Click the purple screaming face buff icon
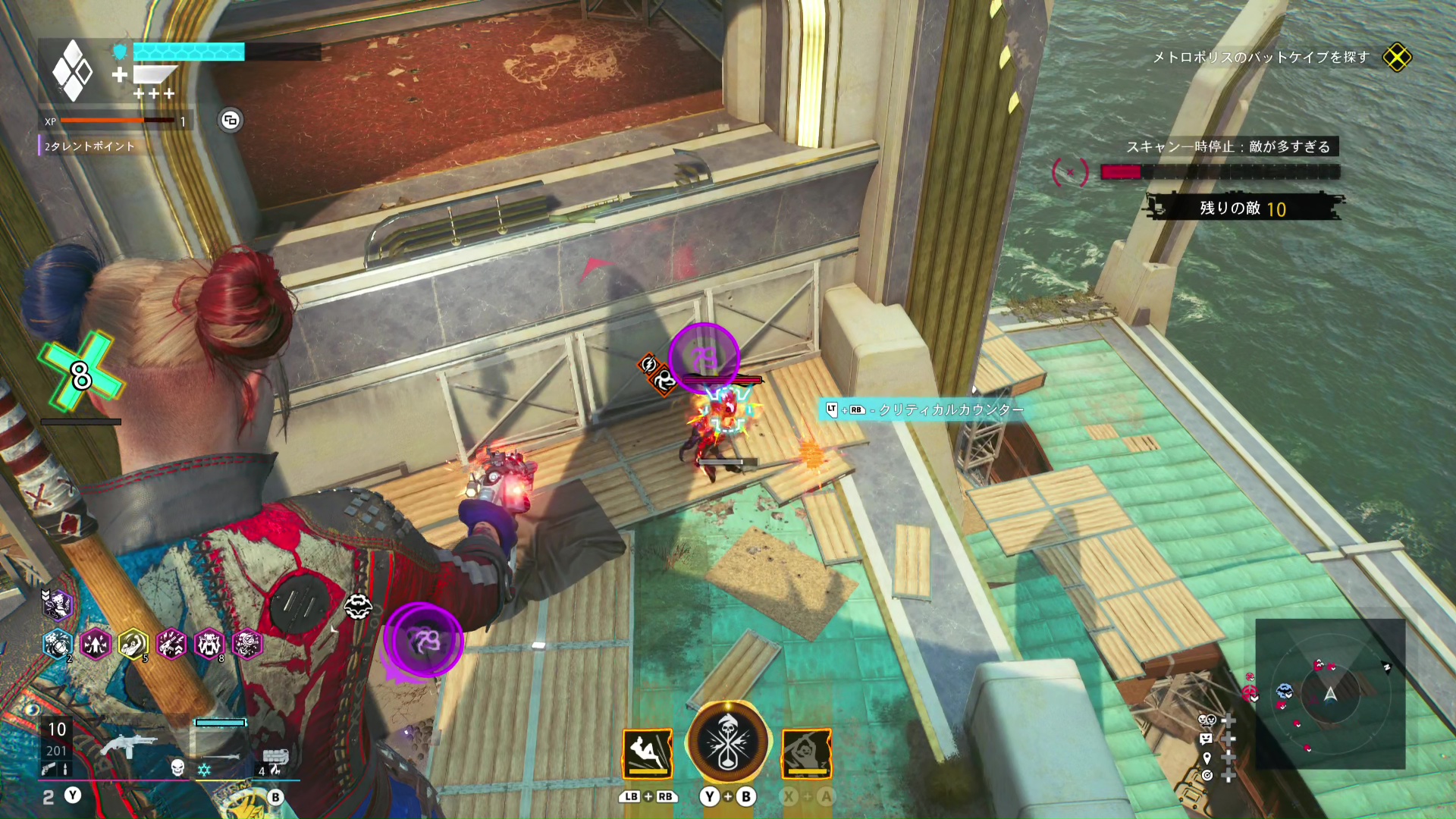Screen dimensions: 1456x819 pos(209,645)
